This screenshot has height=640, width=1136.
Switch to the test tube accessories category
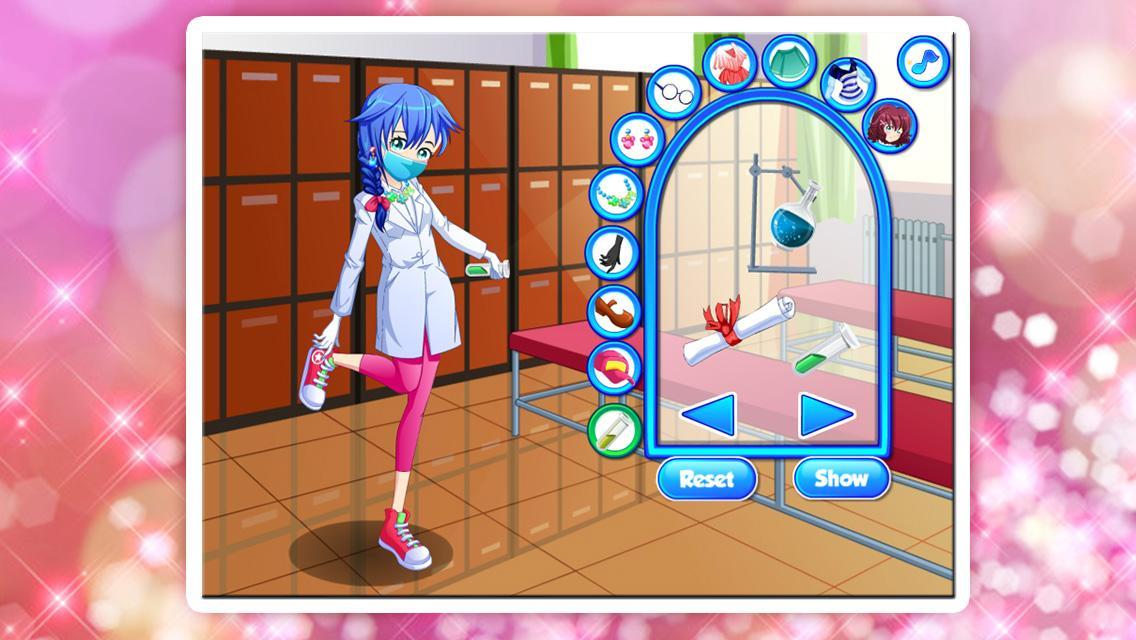pyautogui.click(x=614, y=427)
